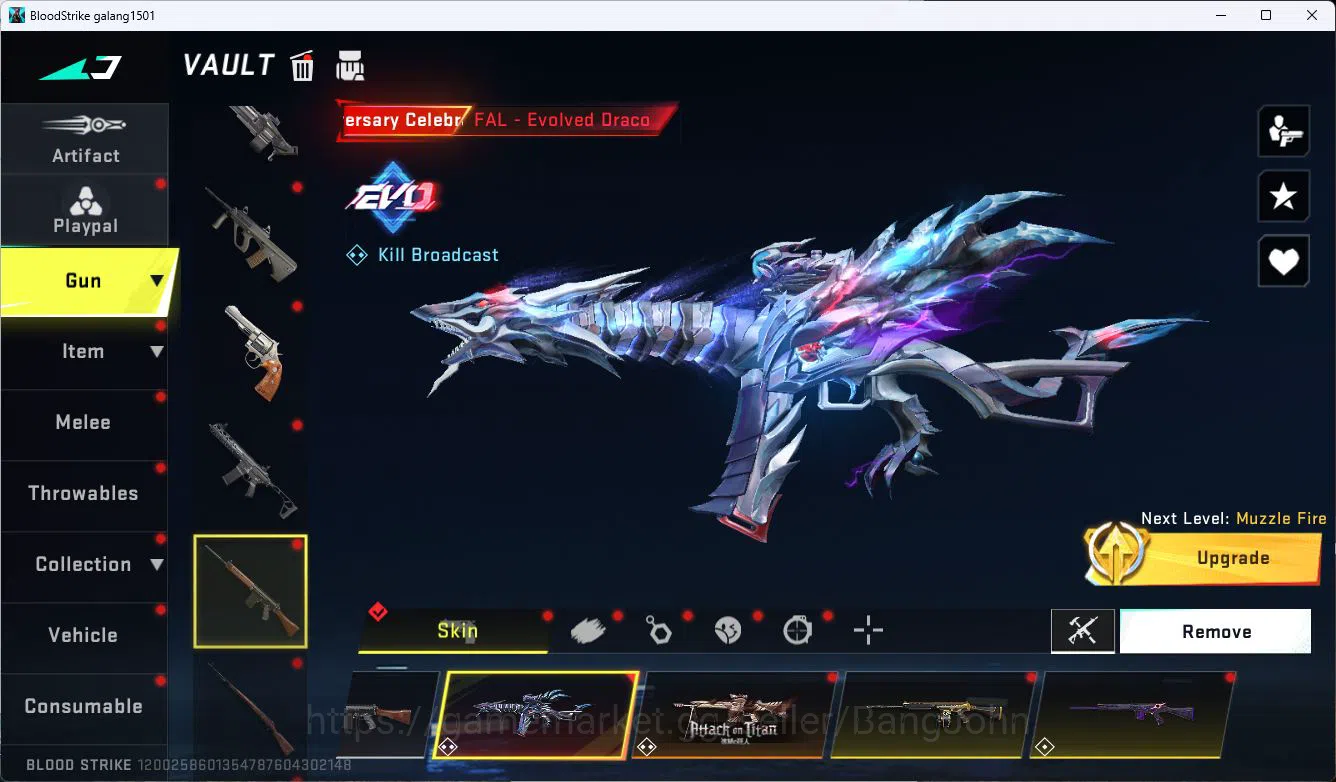
Task: Open the weapon inspect icon beside Remove
Action: tap(1083, 631)
